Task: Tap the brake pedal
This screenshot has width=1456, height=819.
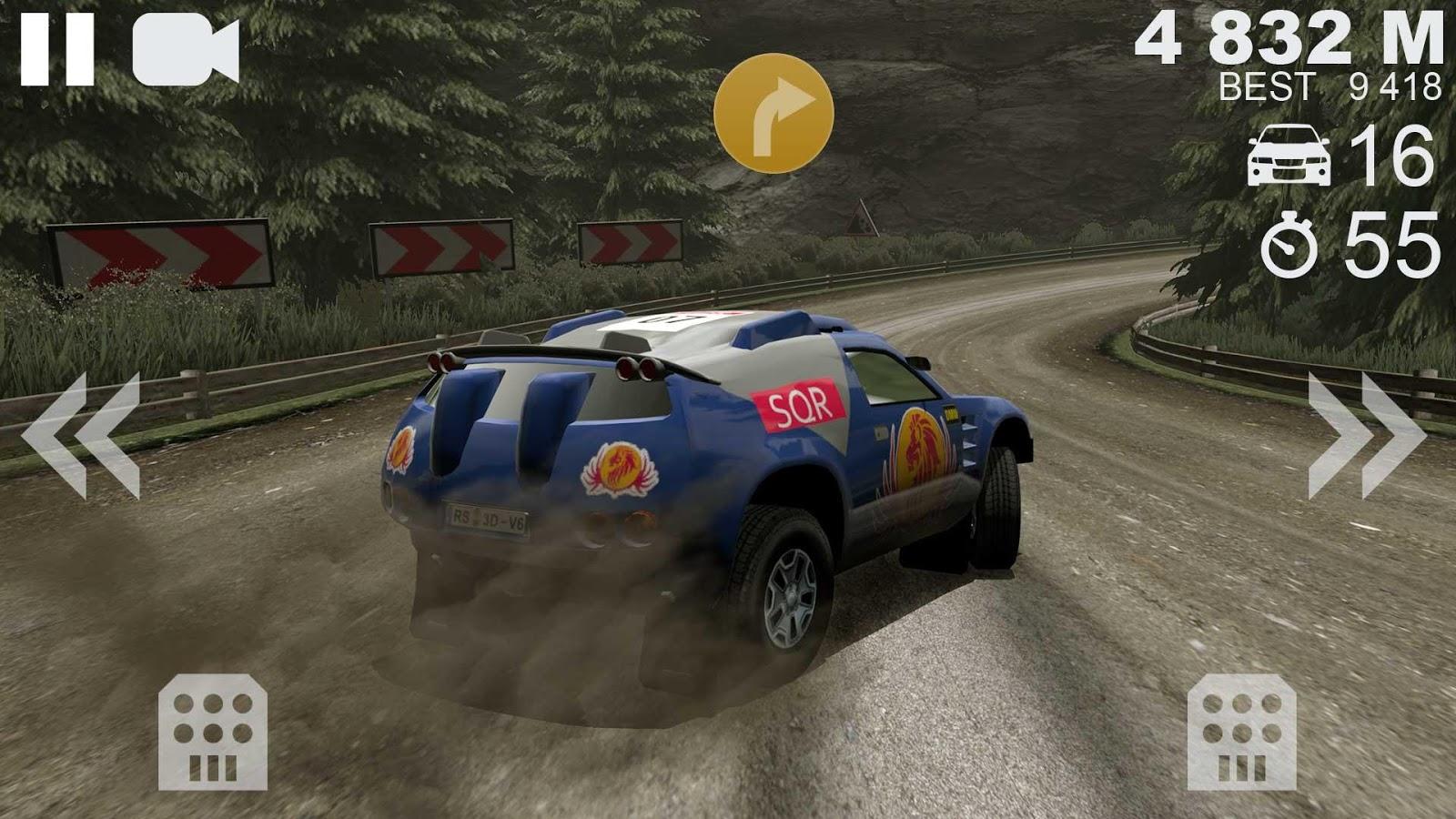Action: 212,732
